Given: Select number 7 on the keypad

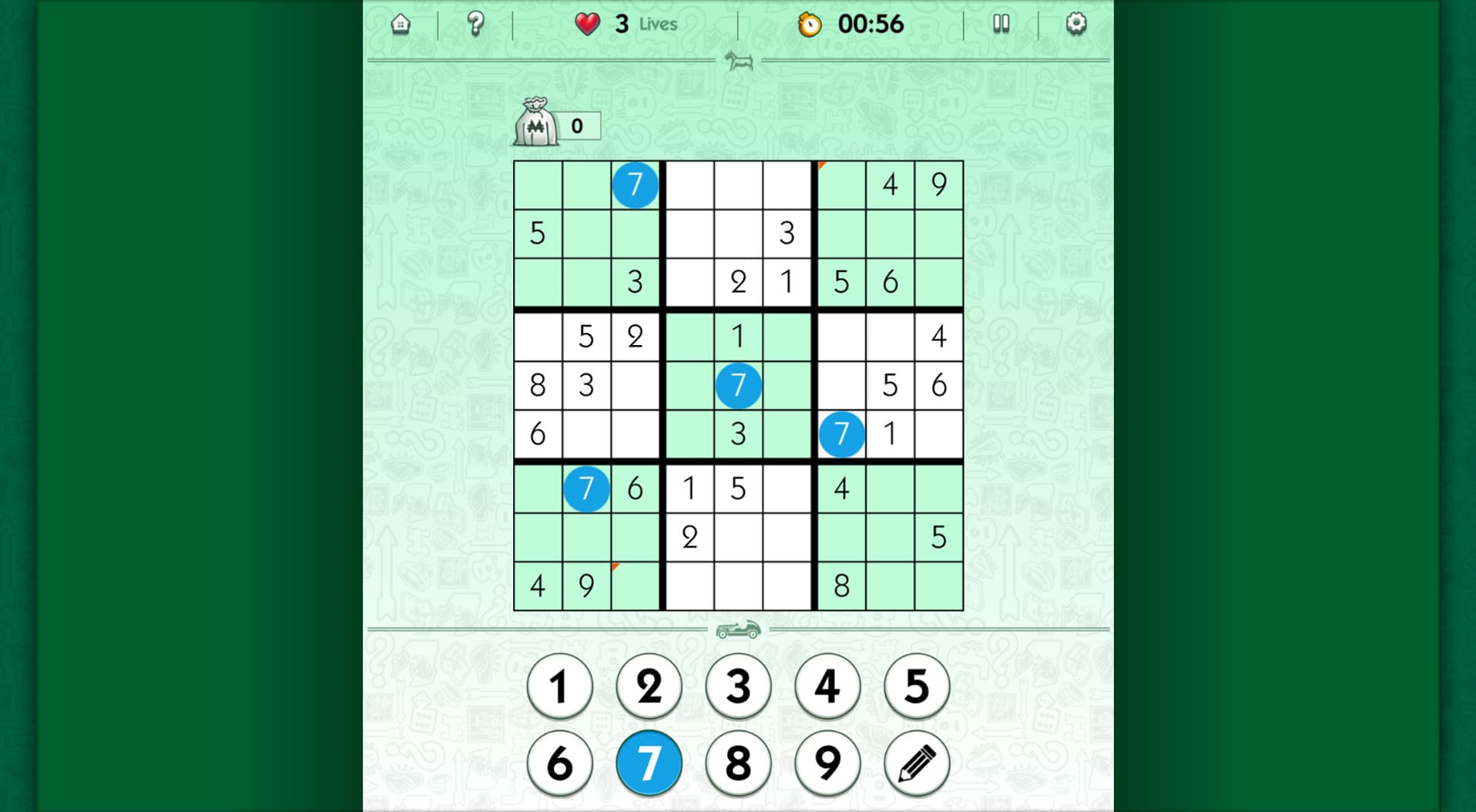Looking at the screenshot, I should [649, 762].
